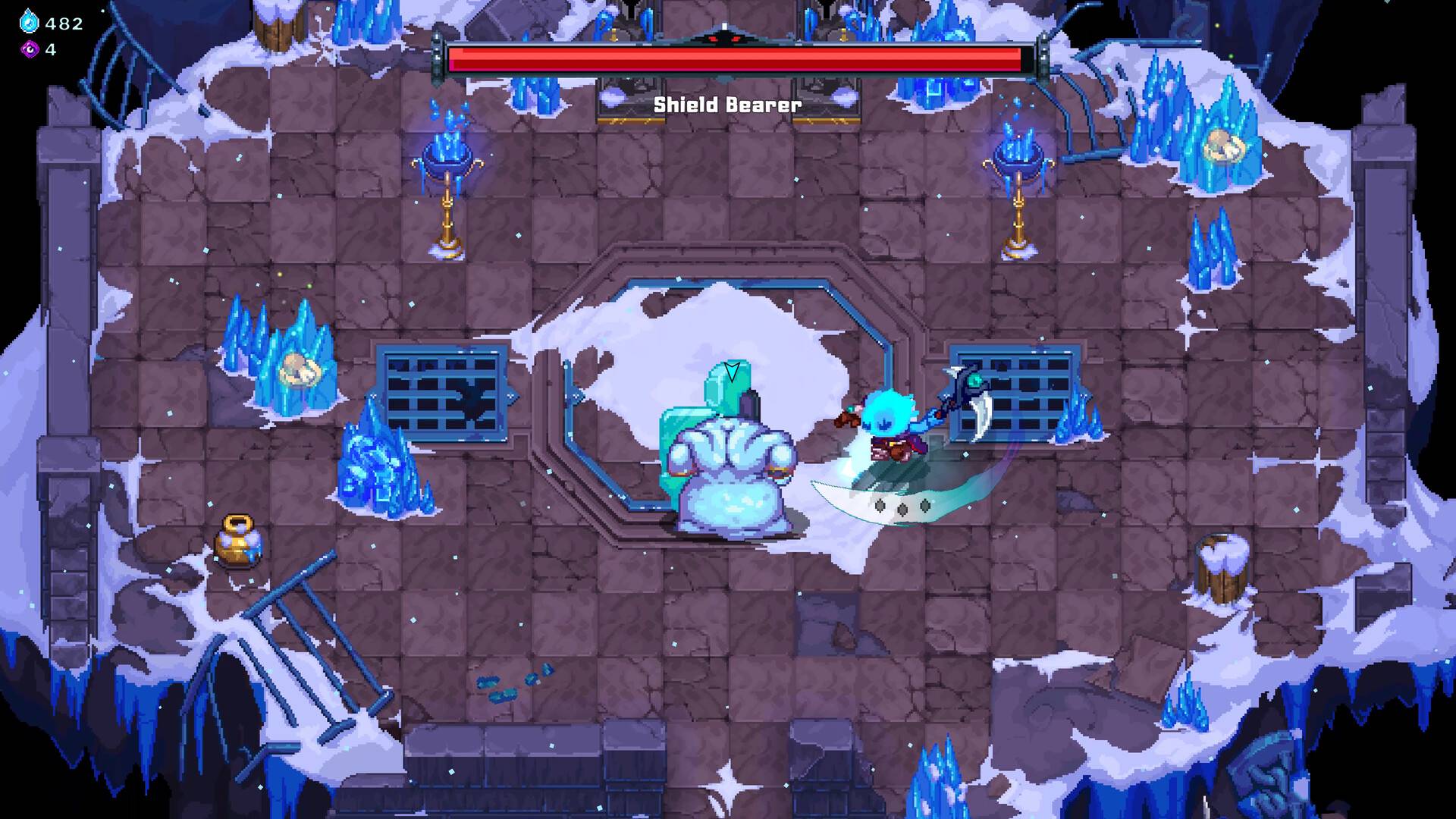This screenshot has height=819, width=1456.
Task: Select the golden pot near the bottom left
Action: click(235, 544)
